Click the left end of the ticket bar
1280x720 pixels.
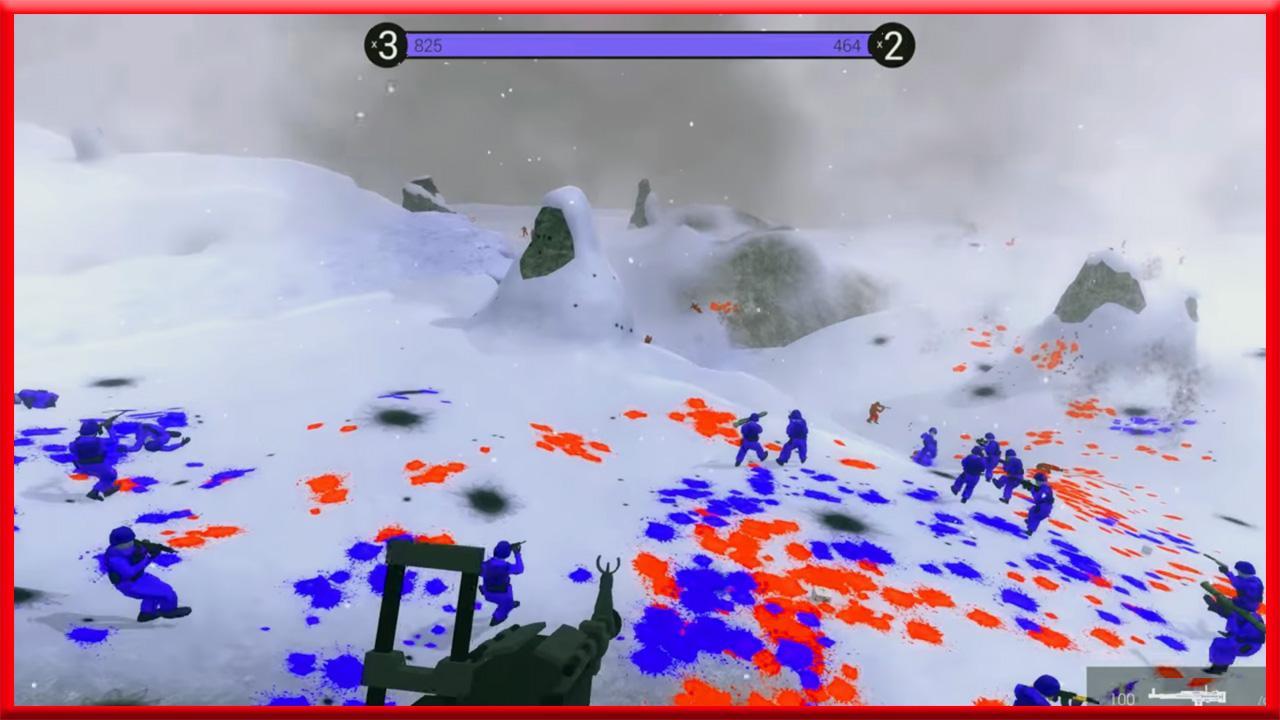coord(408,43)
